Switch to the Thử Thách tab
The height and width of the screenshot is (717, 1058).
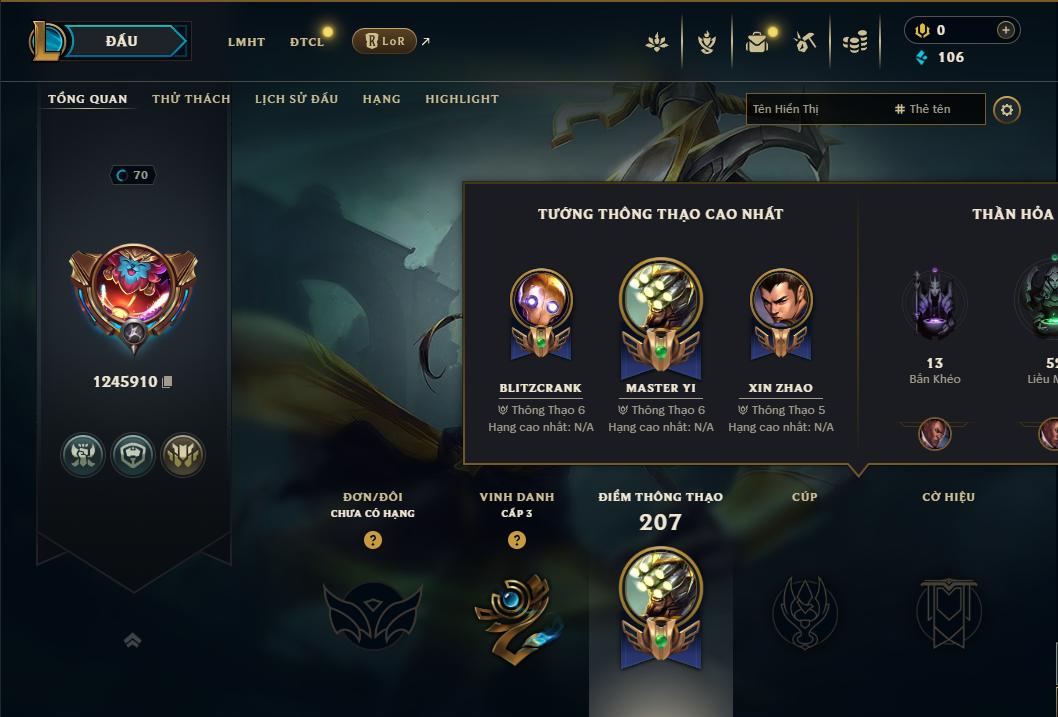click(191, 99)
